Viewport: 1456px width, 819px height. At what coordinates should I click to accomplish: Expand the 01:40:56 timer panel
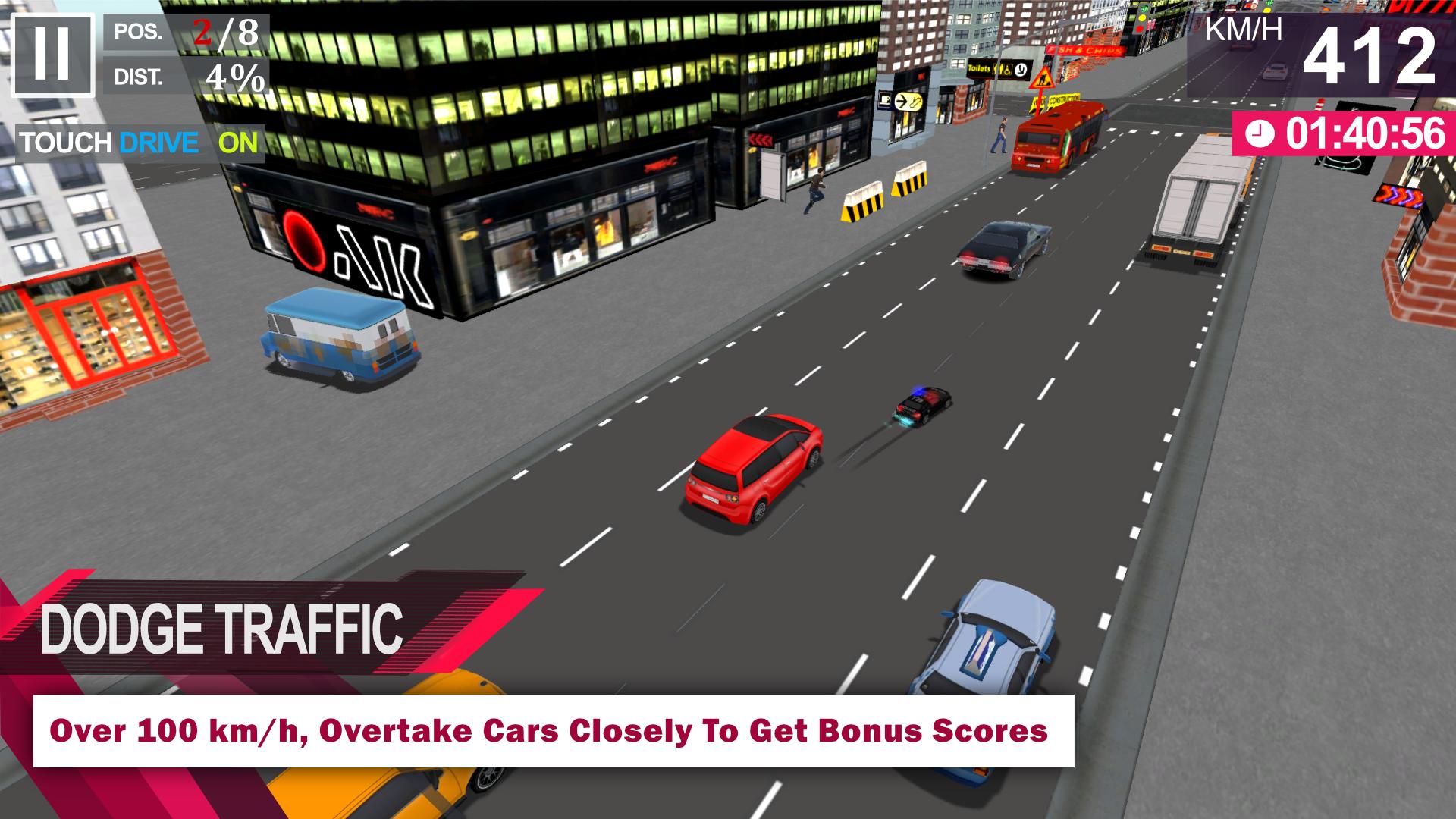pyautogui.click(x=1357, y=135)
